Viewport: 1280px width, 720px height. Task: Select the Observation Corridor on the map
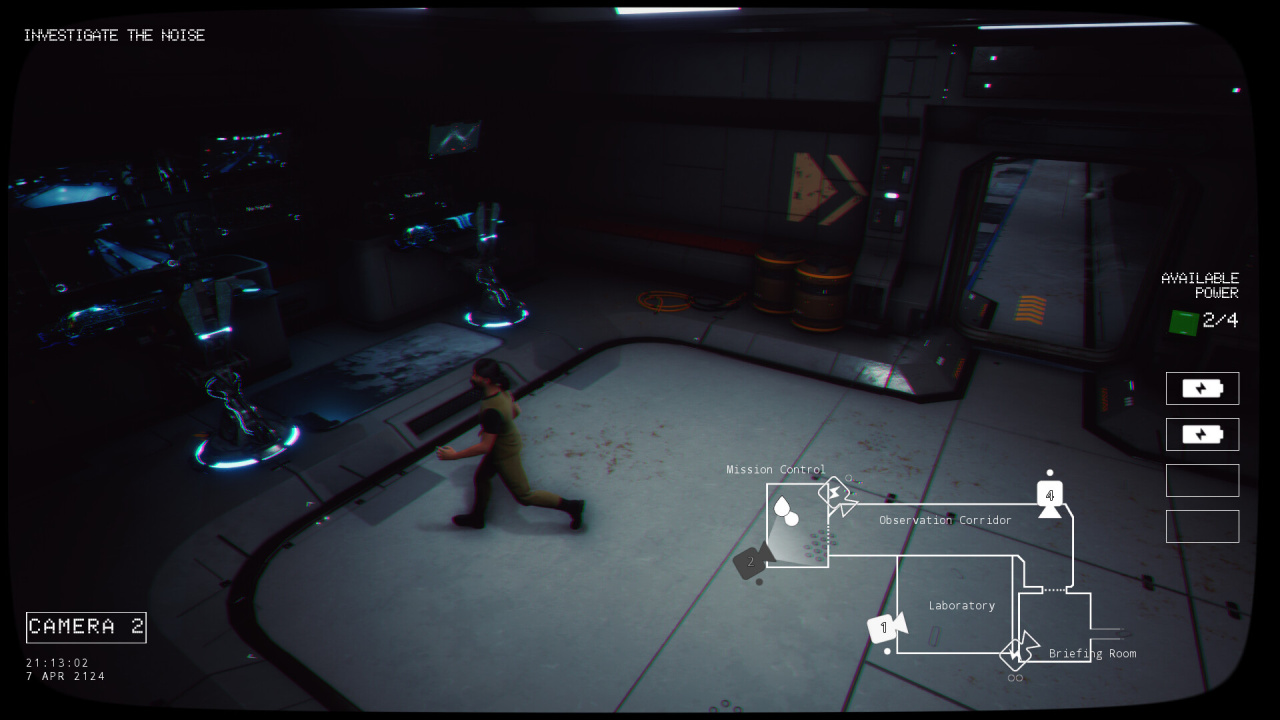coord(944,521)
